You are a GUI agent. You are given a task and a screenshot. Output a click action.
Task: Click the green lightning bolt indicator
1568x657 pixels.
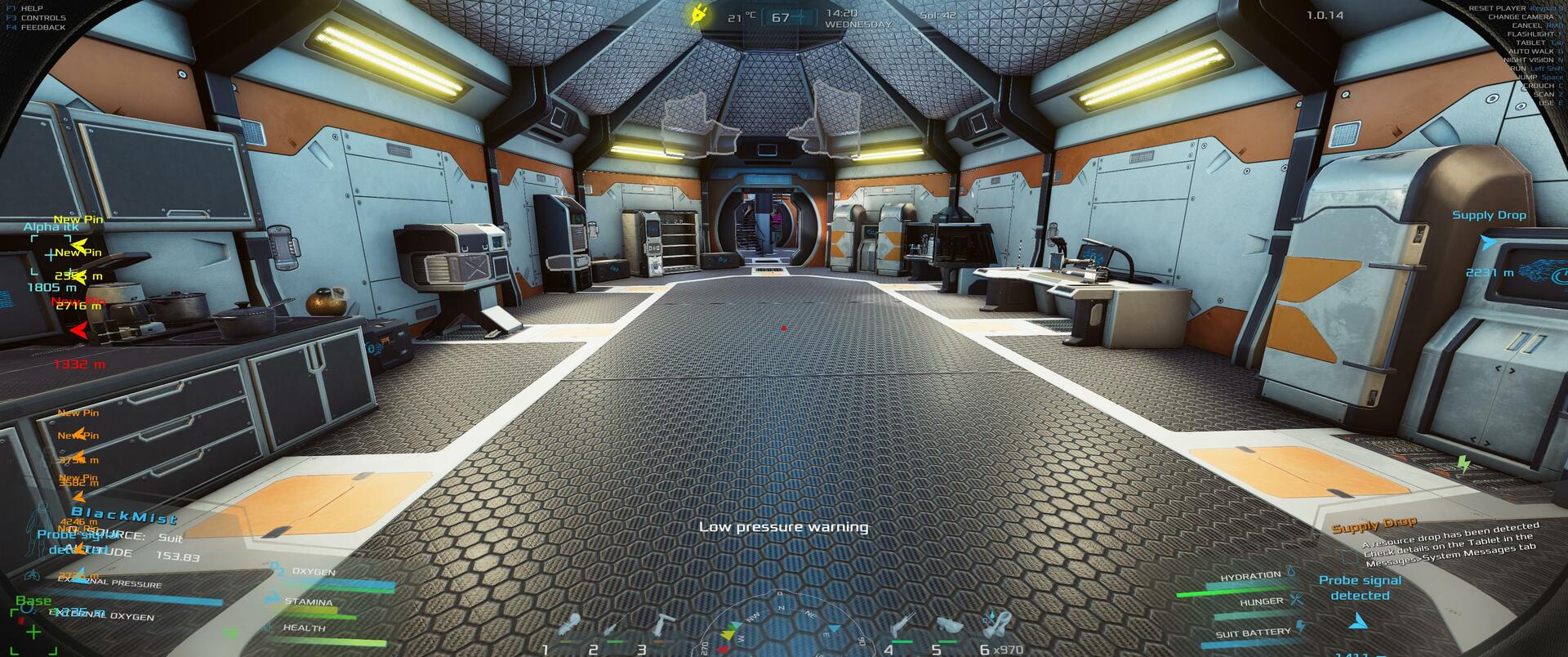click(x=1463, y=465)
